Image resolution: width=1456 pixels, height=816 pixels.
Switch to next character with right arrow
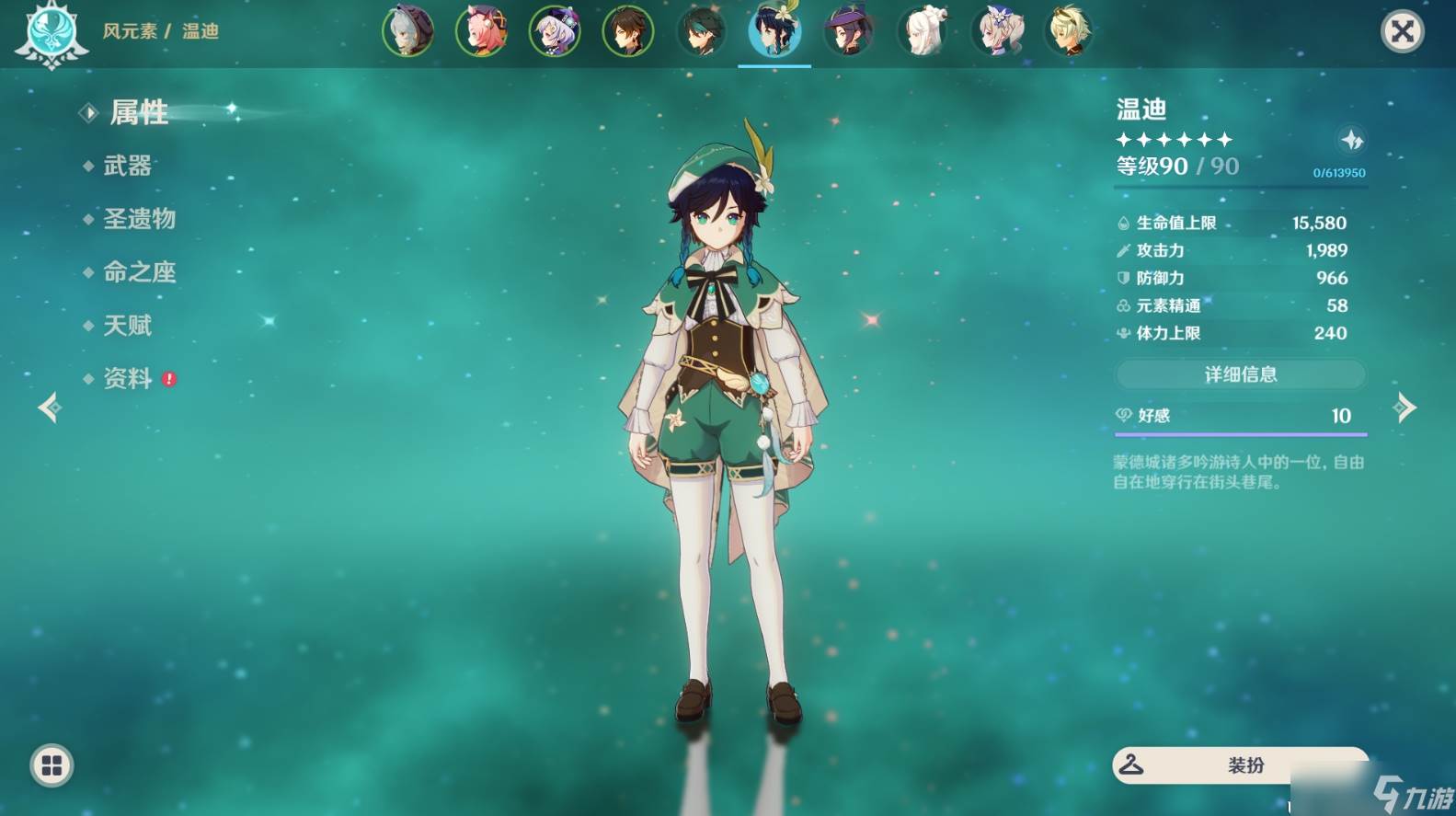(x=1404, y=407)
